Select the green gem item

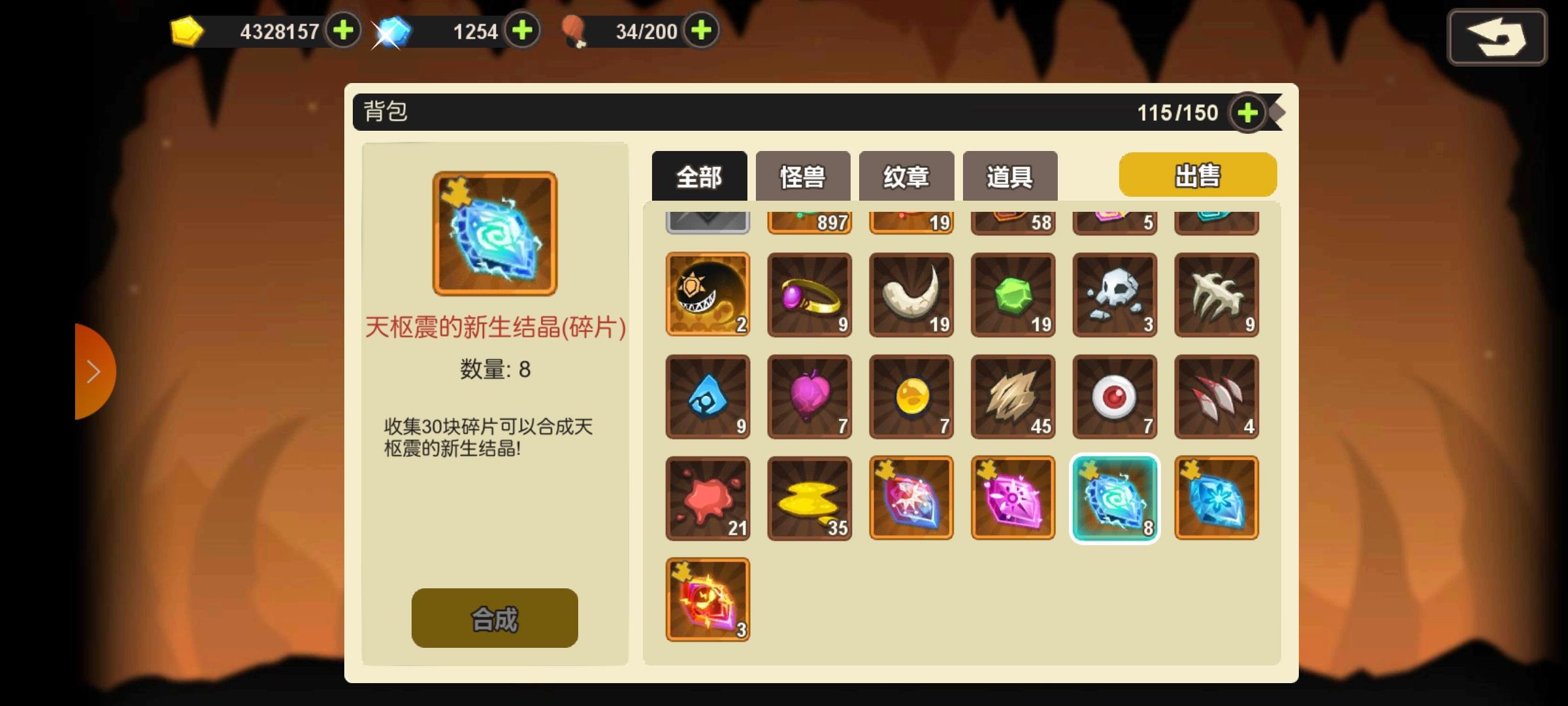[x=1013, y=295]
